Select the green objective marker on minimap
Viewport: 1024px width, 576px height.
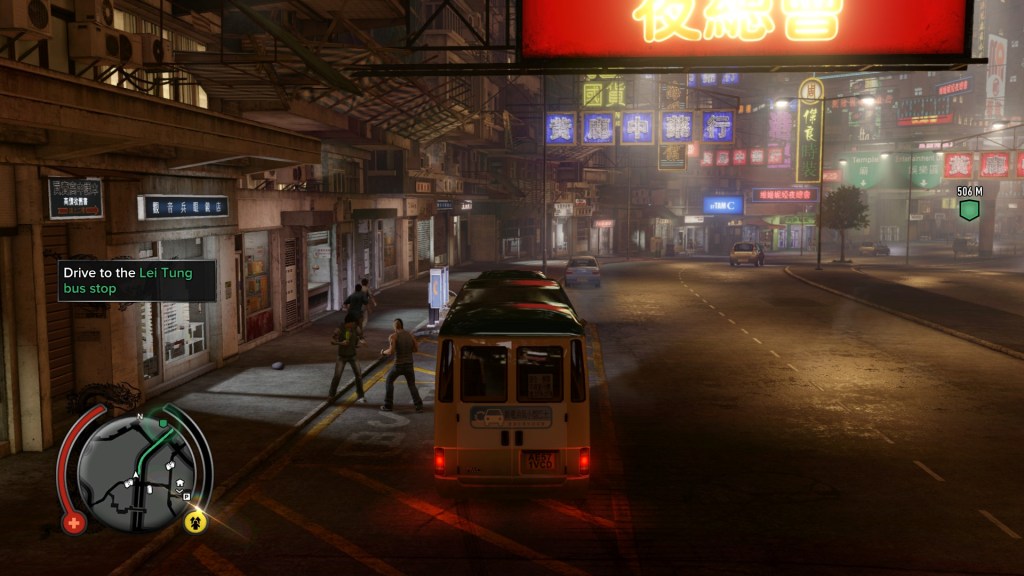point(163,423)
